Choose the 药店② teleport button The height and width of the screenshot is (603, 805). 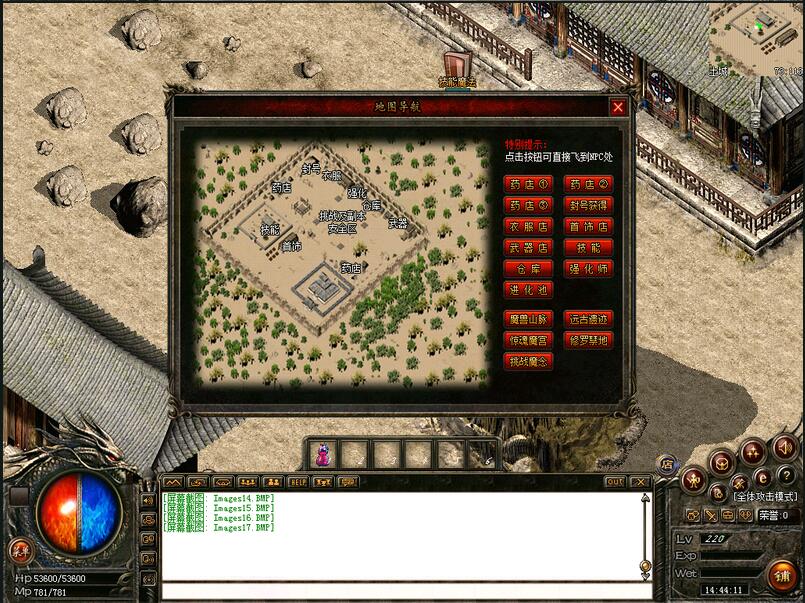589,184
